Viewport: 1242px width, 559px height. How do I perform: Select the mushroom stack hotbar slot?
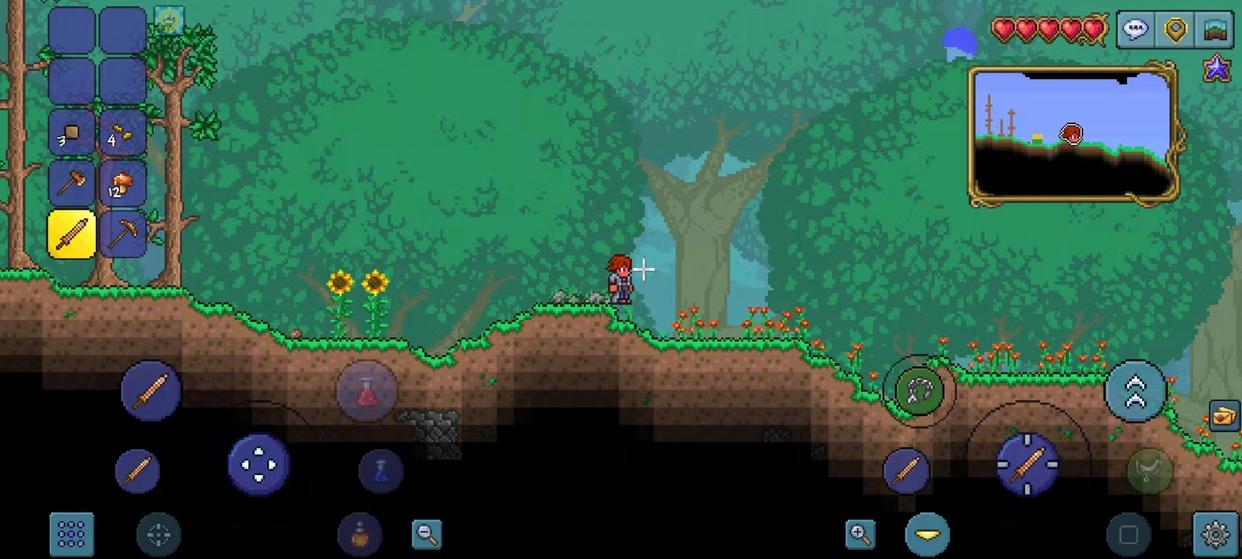click(123, 184)
